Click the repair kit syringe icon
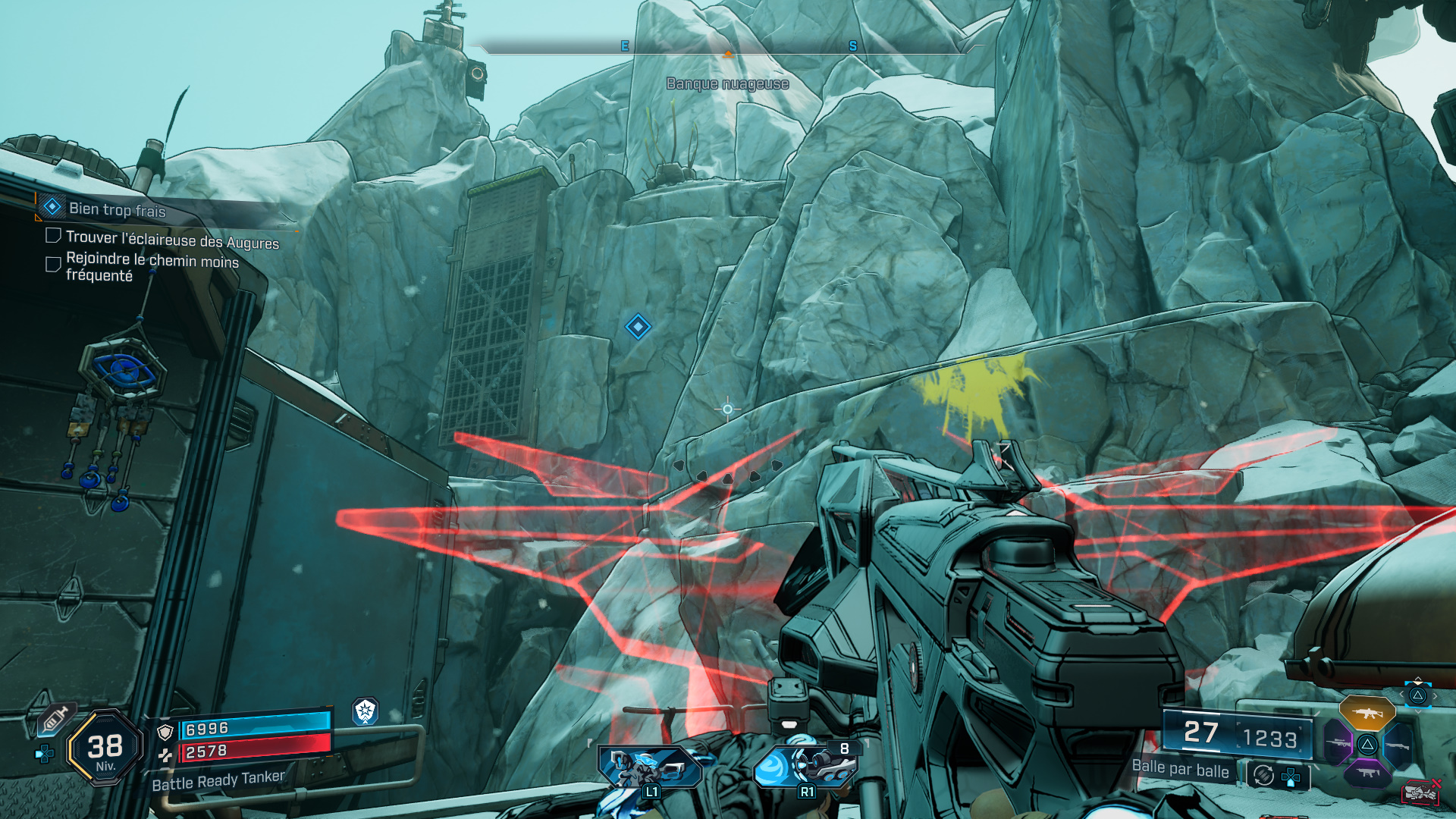The image size is (1456, 819). tap(55, 718)
